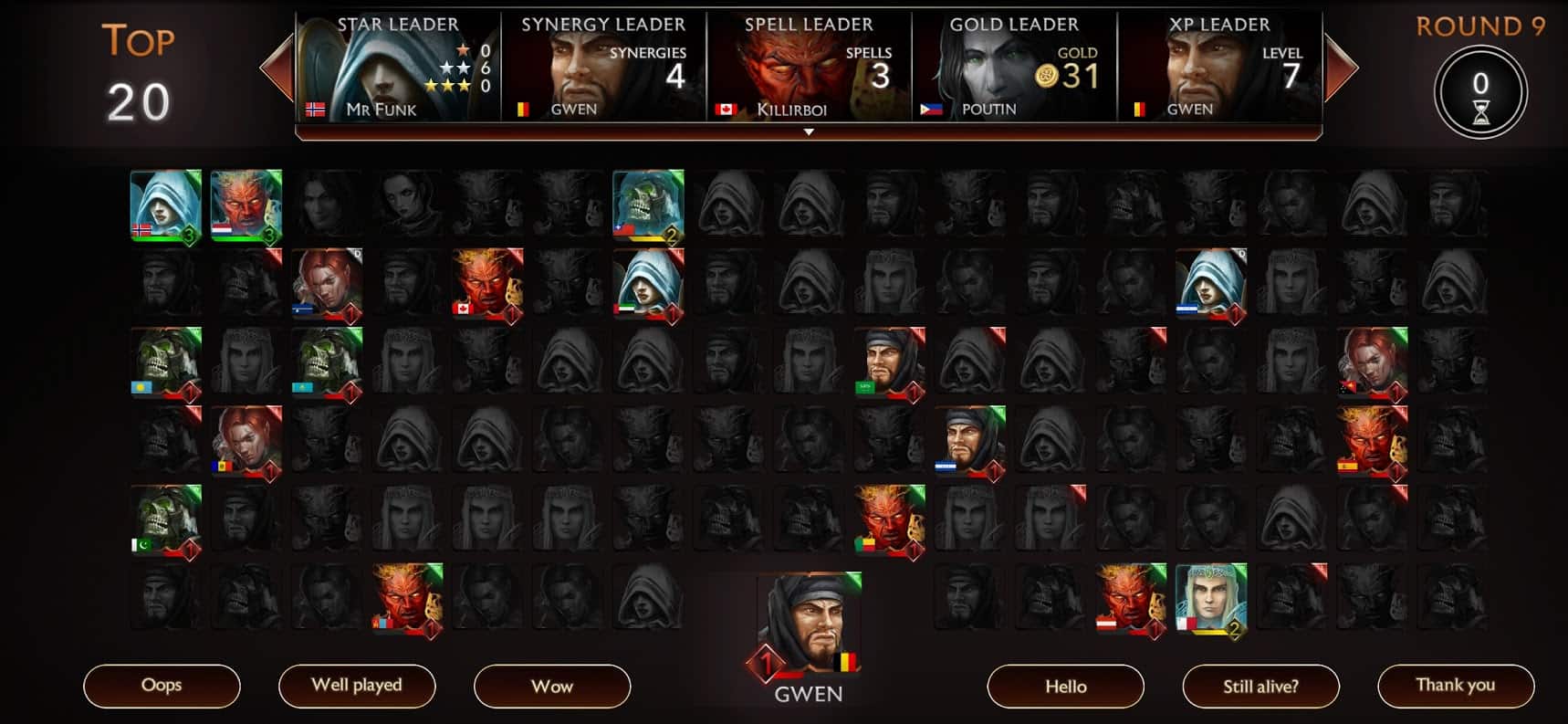Show previous leaders with the left arrow
1568x724 pixels.
(276, 68)
